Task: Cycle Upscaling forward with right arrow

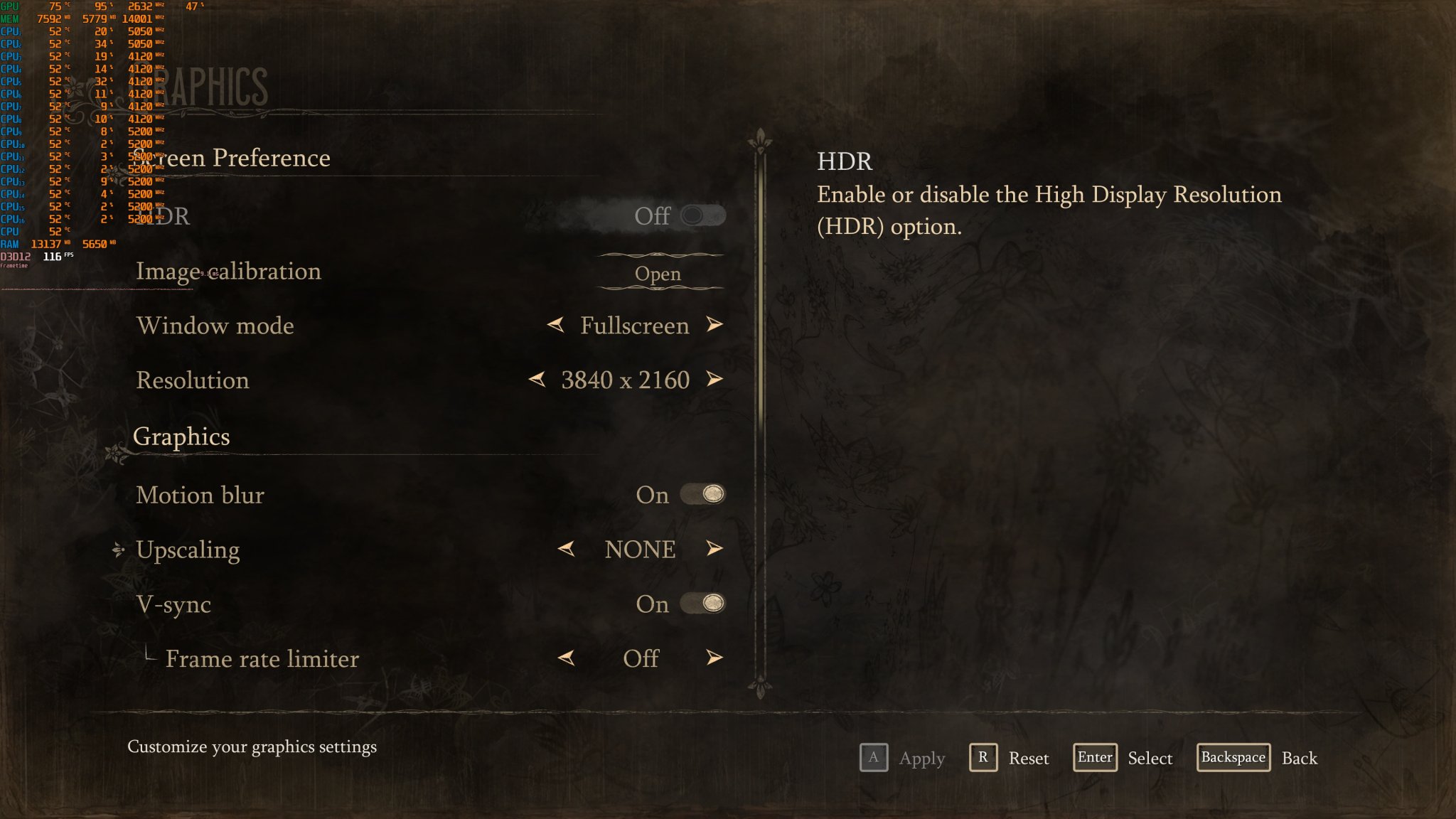Action: 714,549
